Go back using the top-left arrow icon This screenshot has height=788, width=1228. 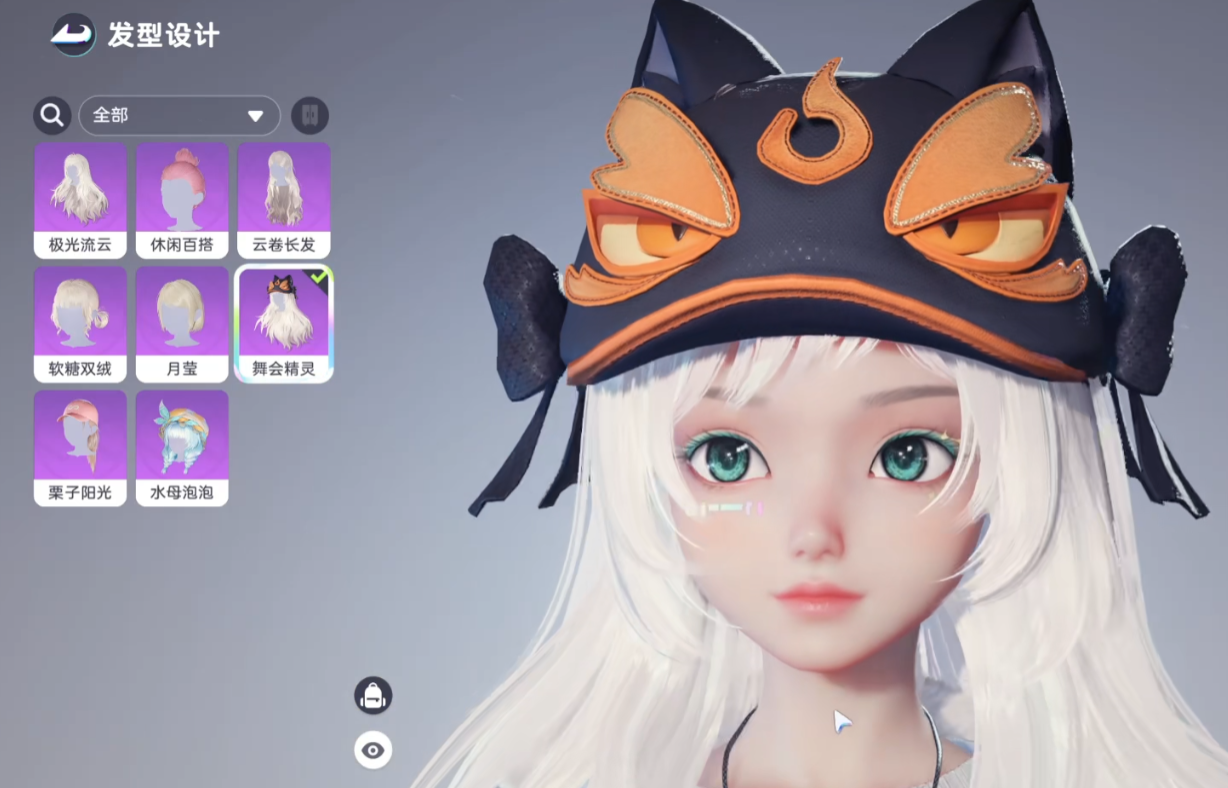tap(73, 35)
